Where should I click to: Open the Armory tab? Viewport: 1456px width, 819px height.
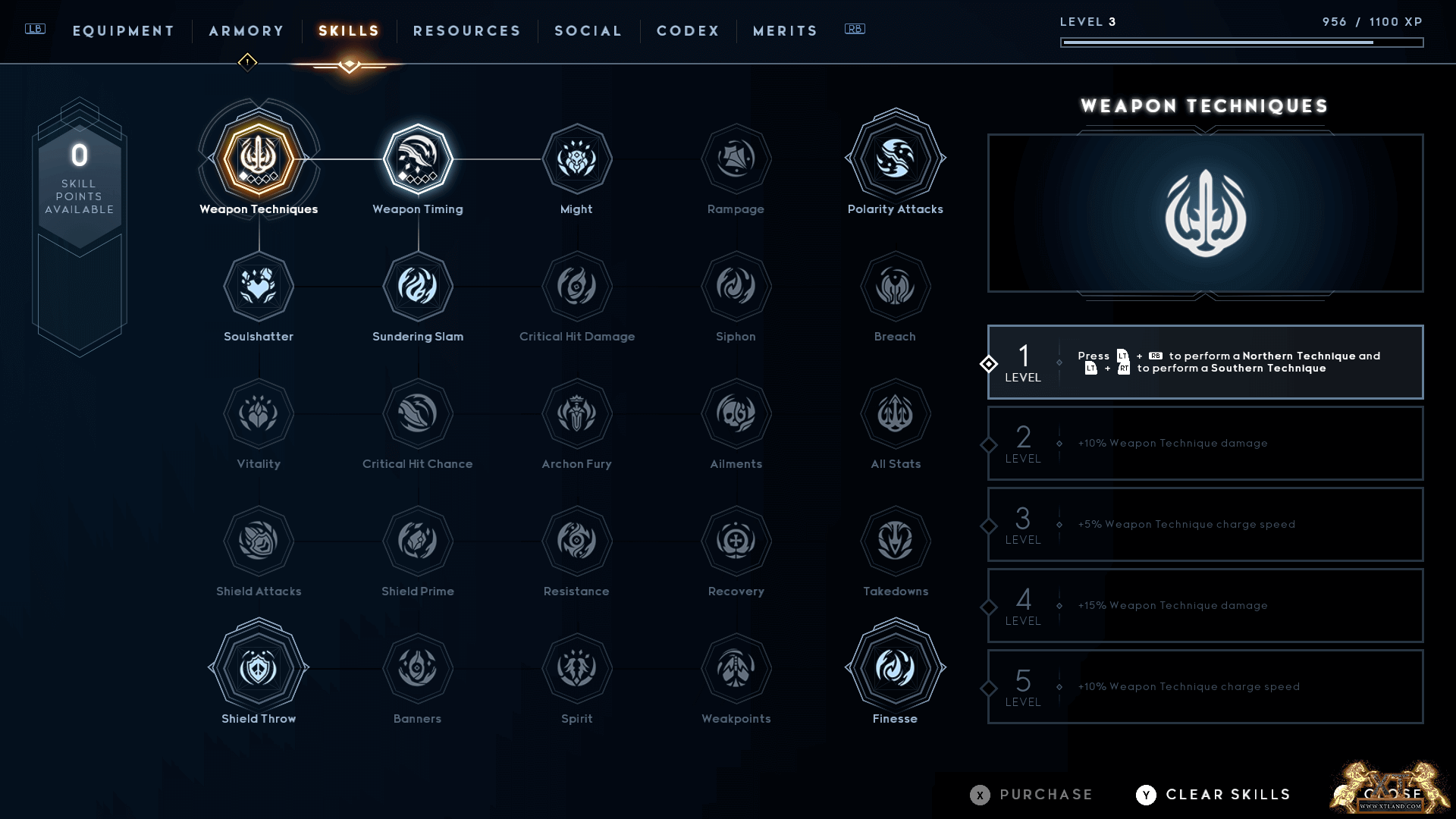(246, 31)
